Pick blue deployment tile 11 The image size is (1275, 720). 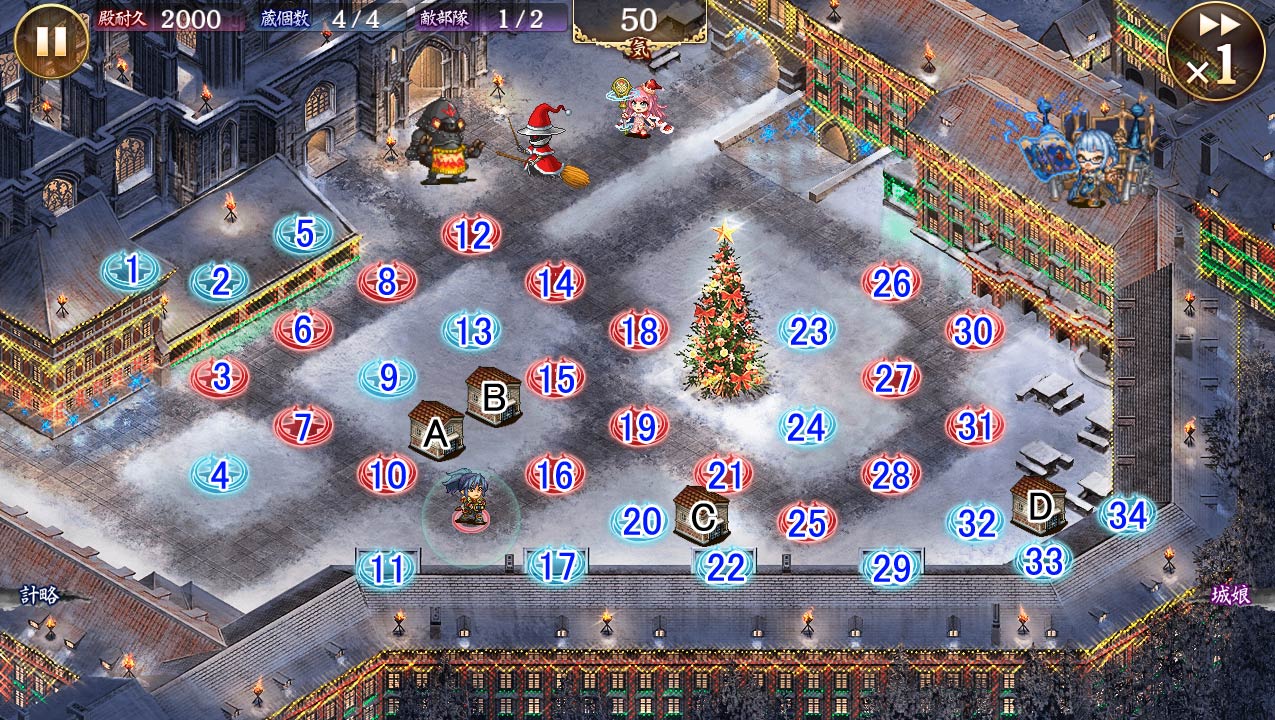387,569
